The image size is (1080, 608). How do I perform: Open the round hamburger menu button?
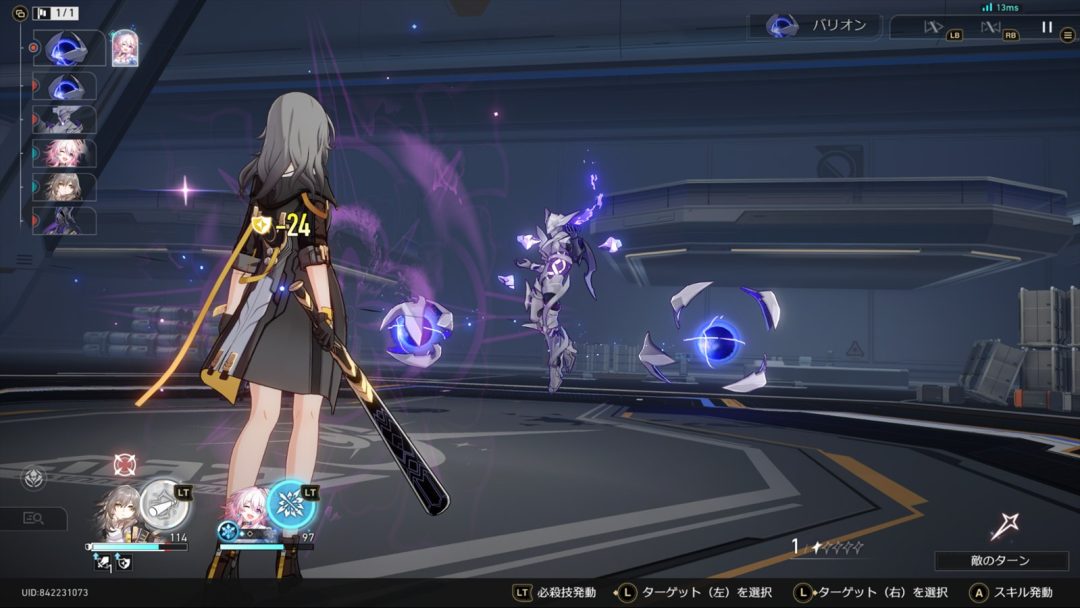tap(1068, 35)
